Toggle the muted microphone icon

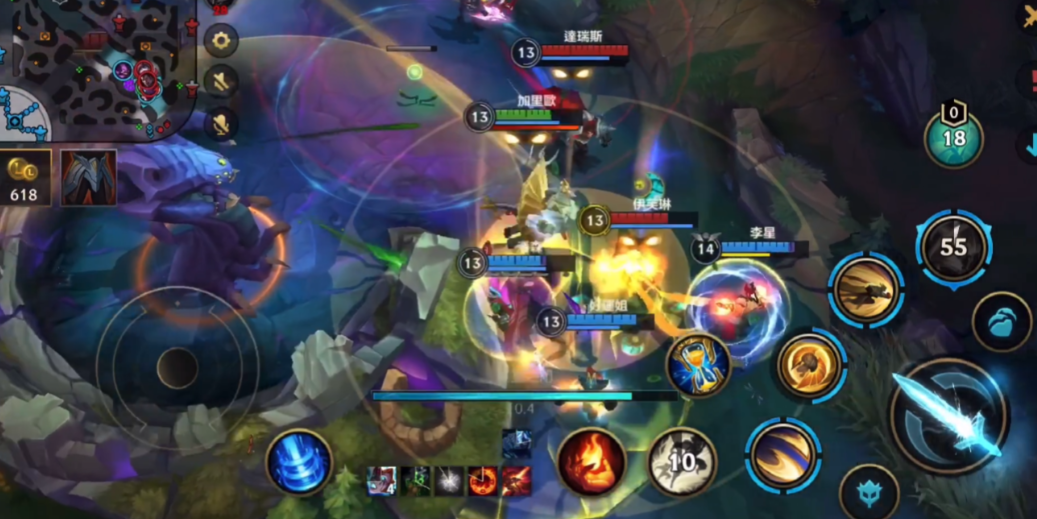pyautogui.click(x=220, y=123)
